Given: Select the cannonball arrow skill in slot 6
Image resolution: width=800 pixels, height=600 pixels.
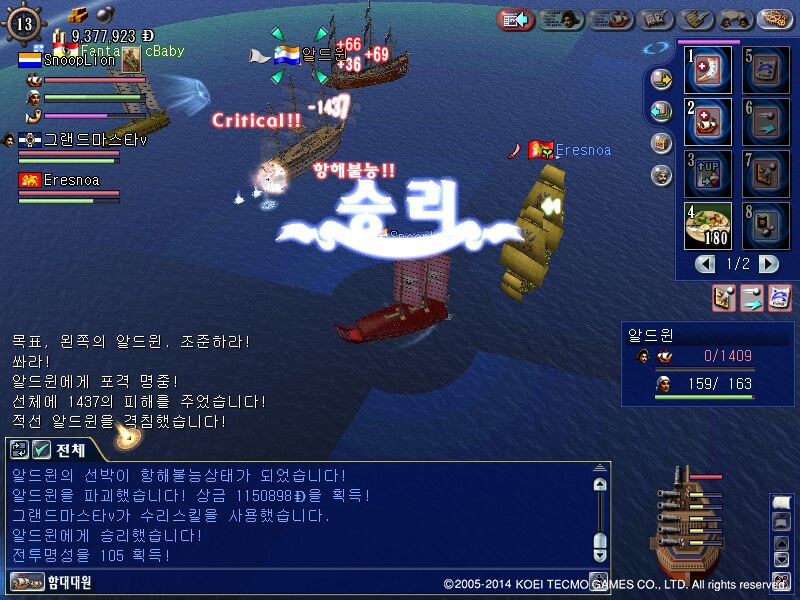Looking at the screenshot, I should click(767, 122).
